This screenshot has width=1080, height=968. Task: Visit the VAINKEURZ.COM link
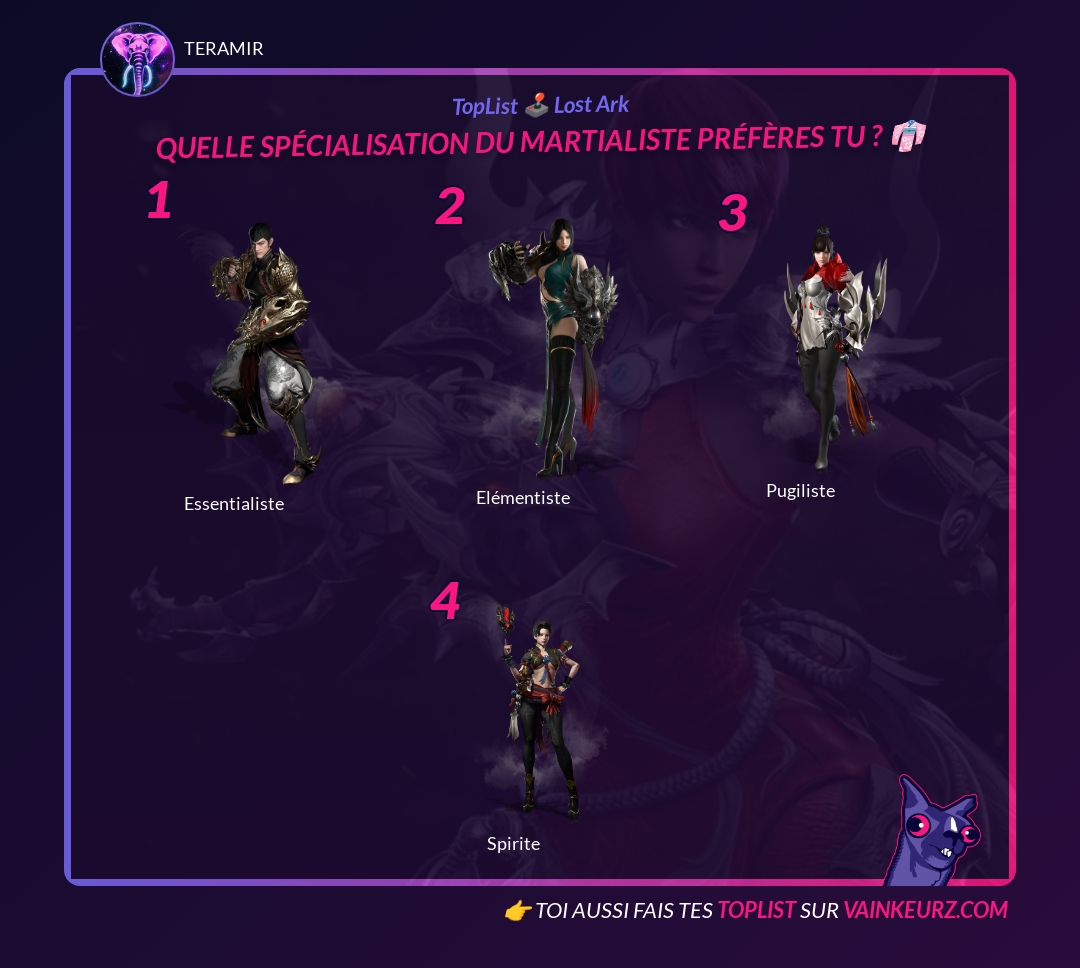click(925, 910)
